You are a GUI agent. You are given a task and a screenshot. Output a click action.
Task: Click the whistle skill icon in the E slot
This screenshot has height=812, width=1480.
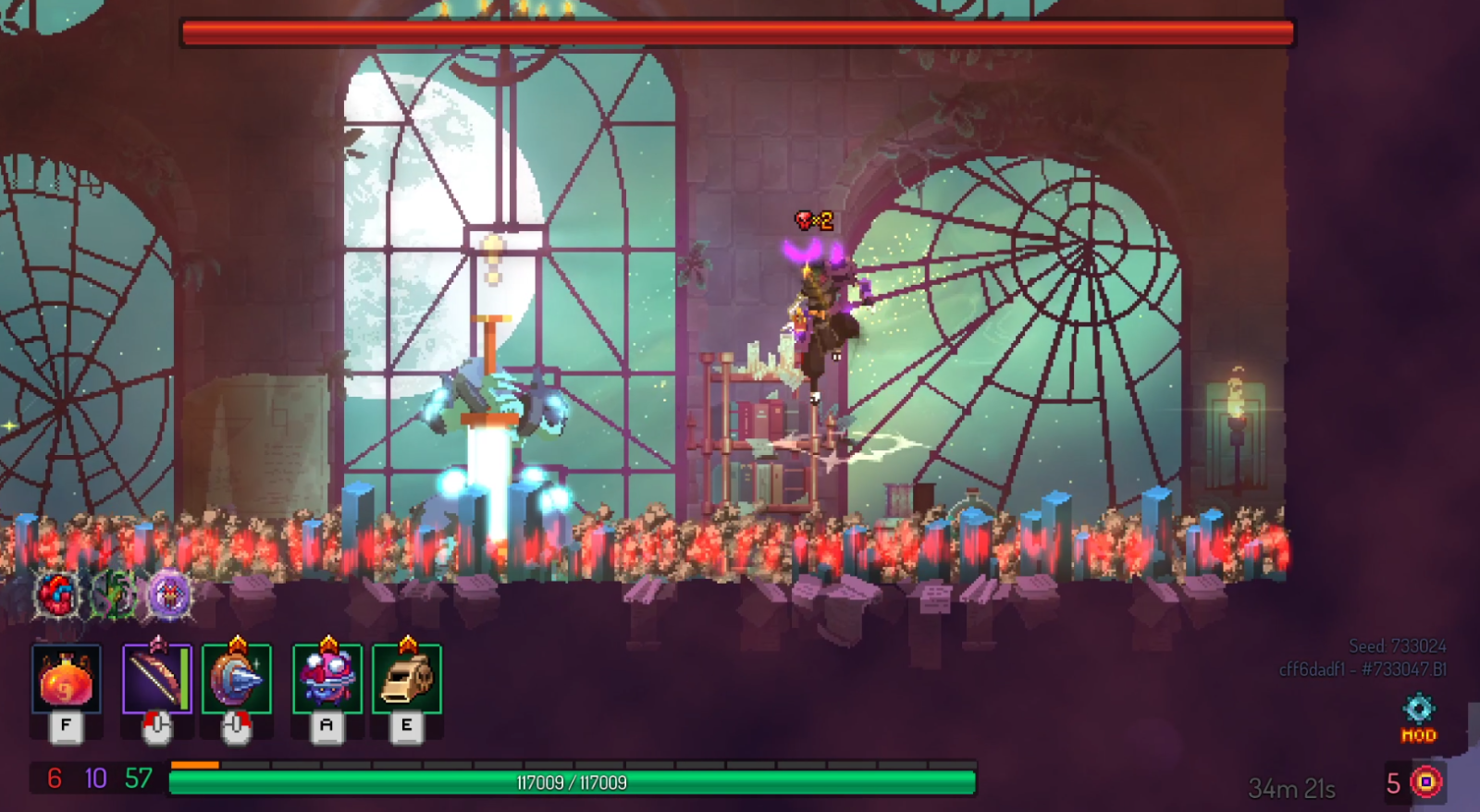point(407,680)
